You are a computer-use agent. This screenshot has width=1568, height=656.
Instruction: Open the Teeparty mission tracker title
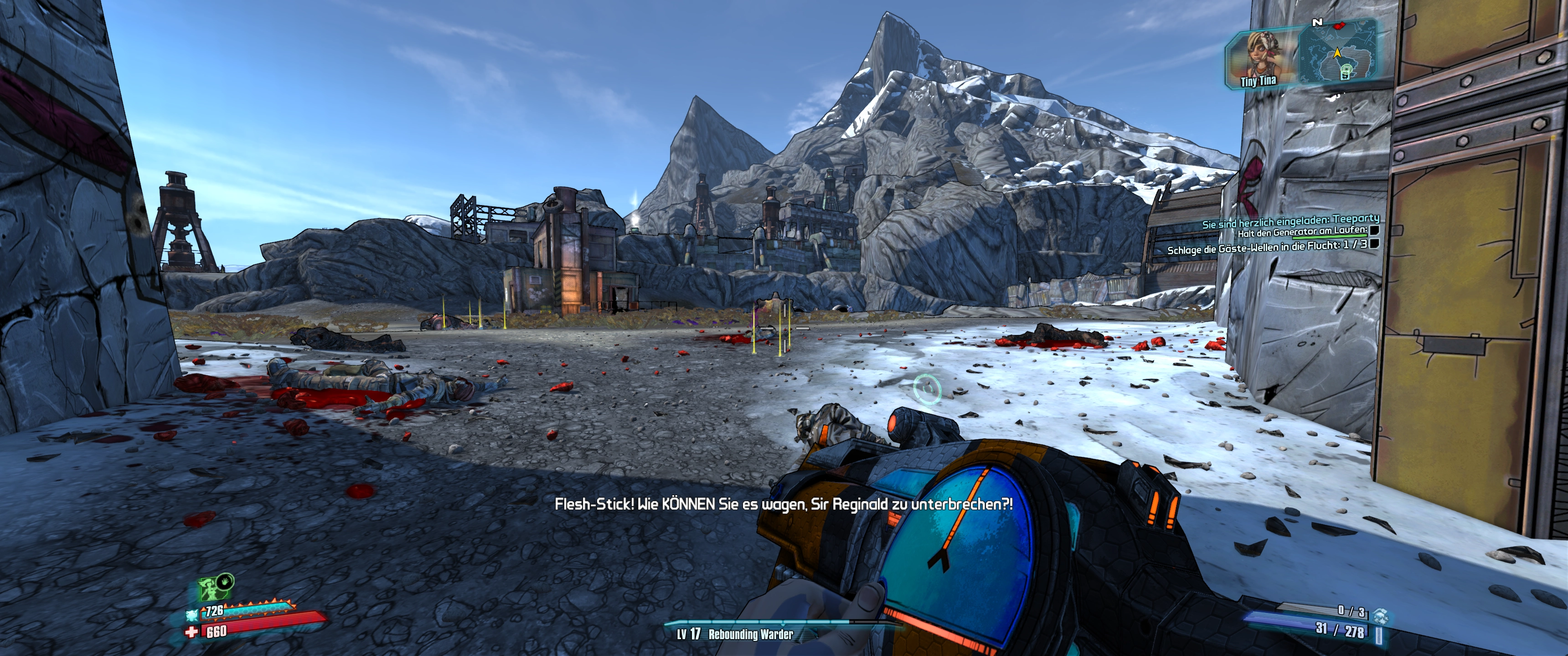pos(1290,220)
